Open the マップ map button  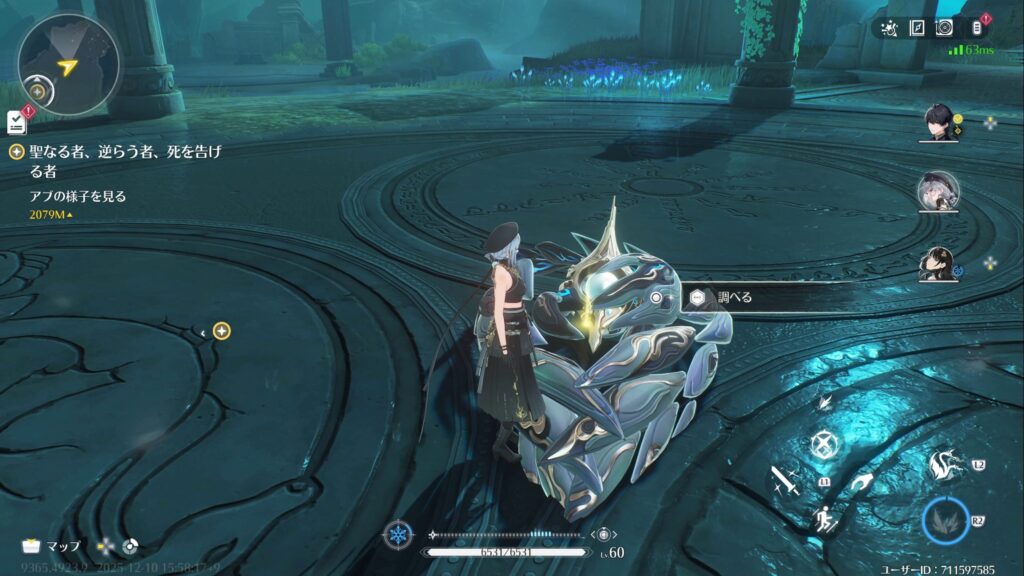[52, 547]
